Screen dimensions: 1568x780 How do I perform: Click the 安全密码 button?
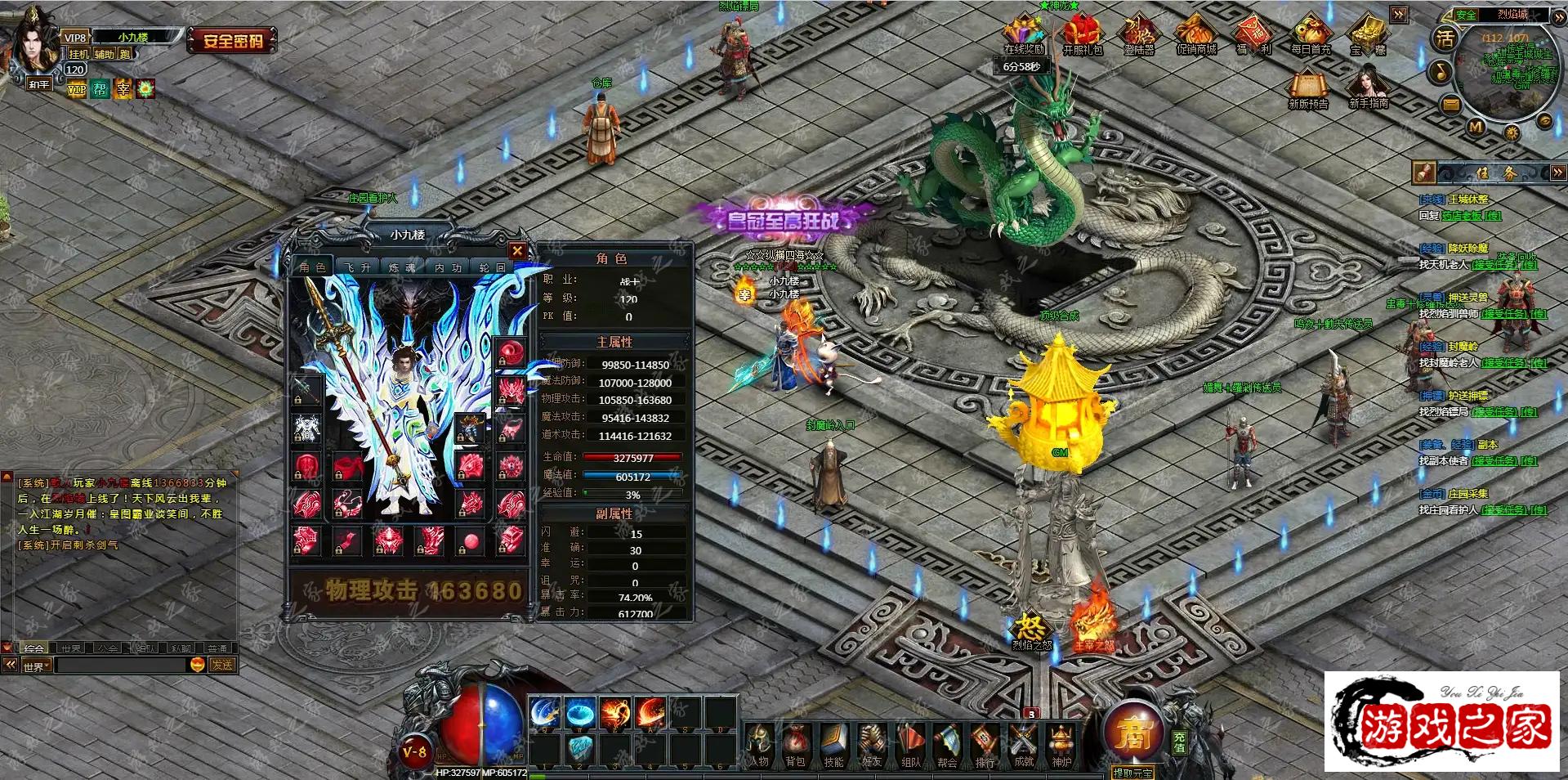[x=233, y=40]
